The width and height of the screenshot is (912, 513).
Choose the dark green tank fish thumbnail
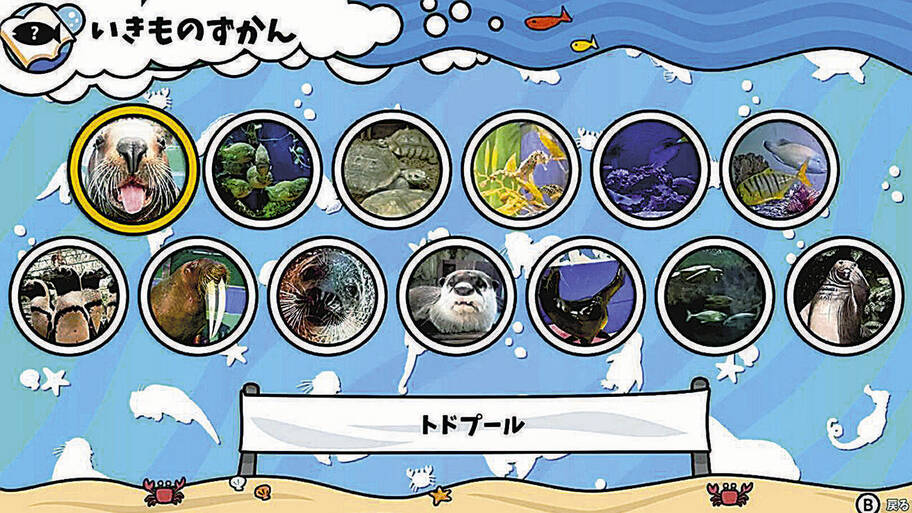[714, 295]
